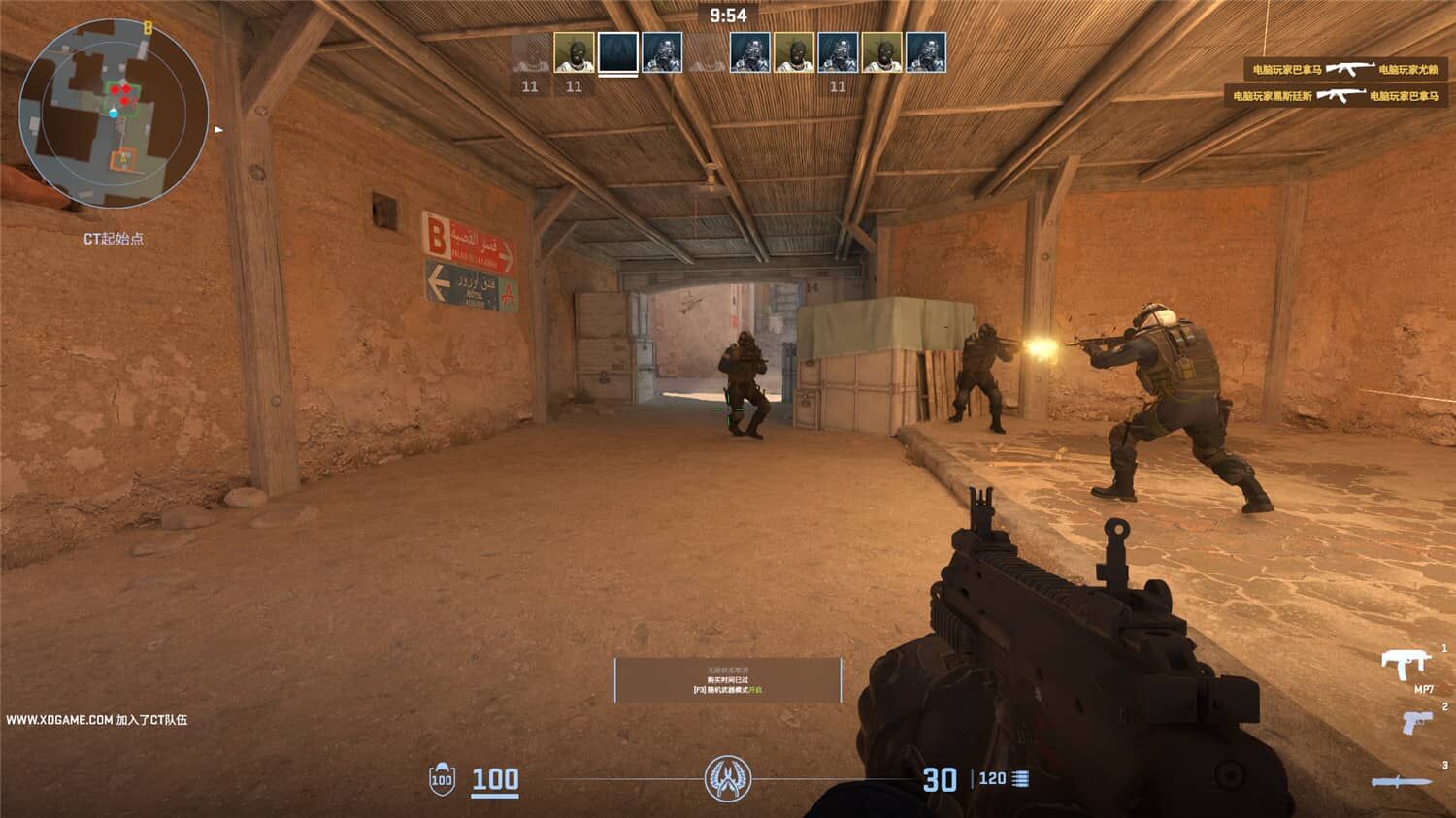Click the circular radar minimap

[114, 115]
